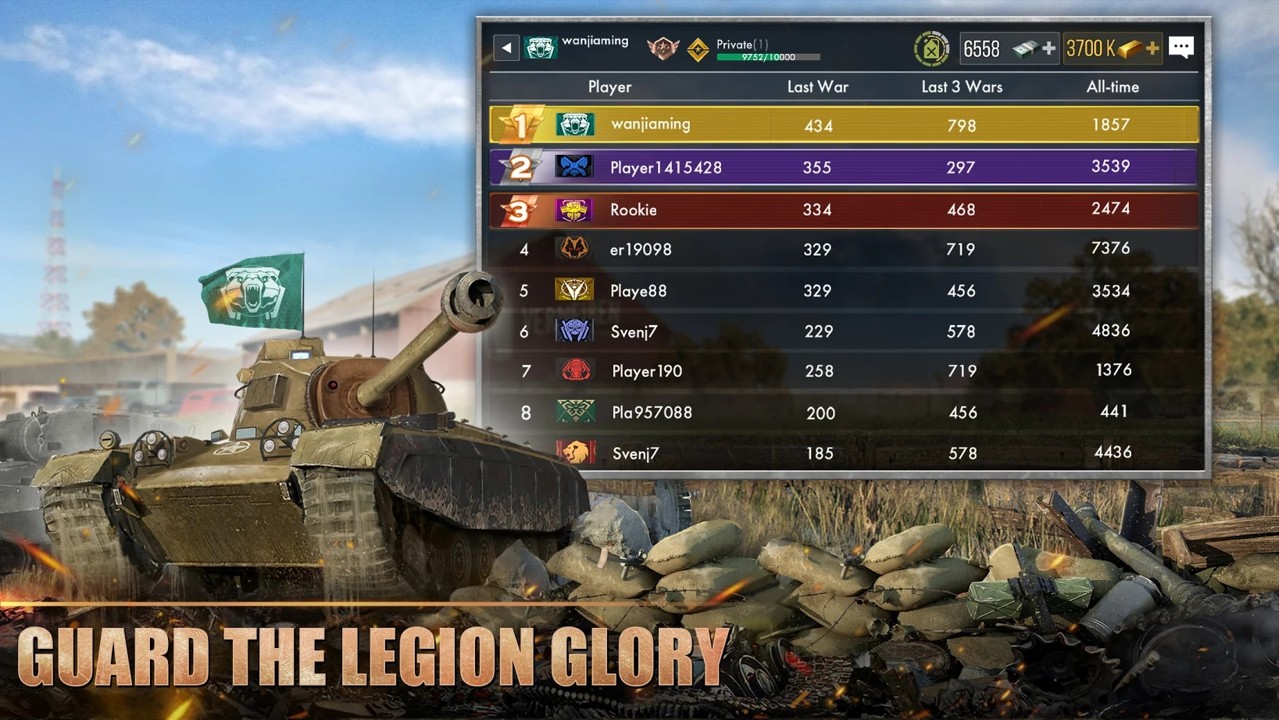Viewport: 1279px width, 720px height.
Task: Sort by the All-time column header
Action: [1112, 87]
